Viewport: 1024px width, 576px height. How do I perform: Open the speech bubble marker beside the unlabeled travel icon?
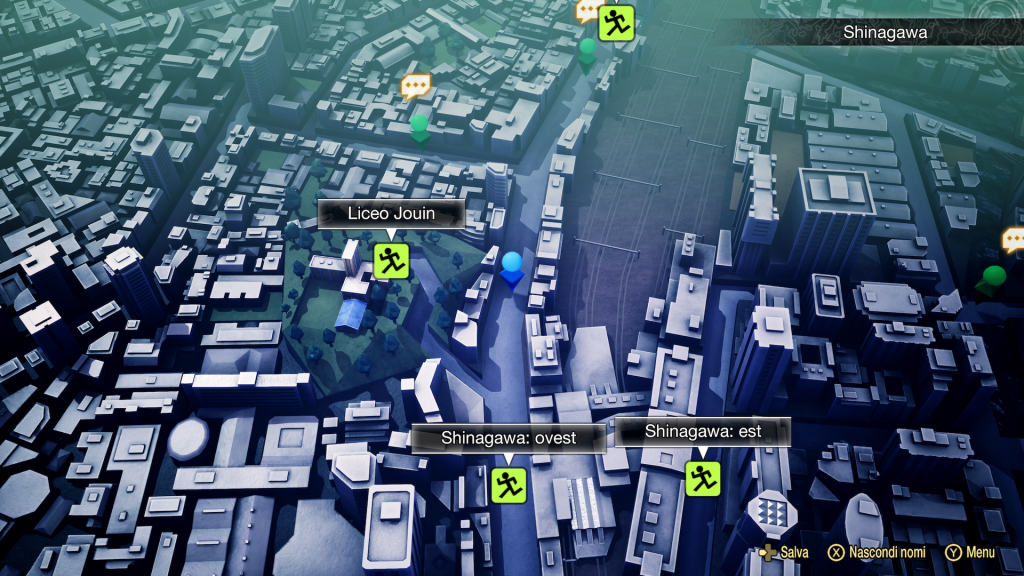588,12
